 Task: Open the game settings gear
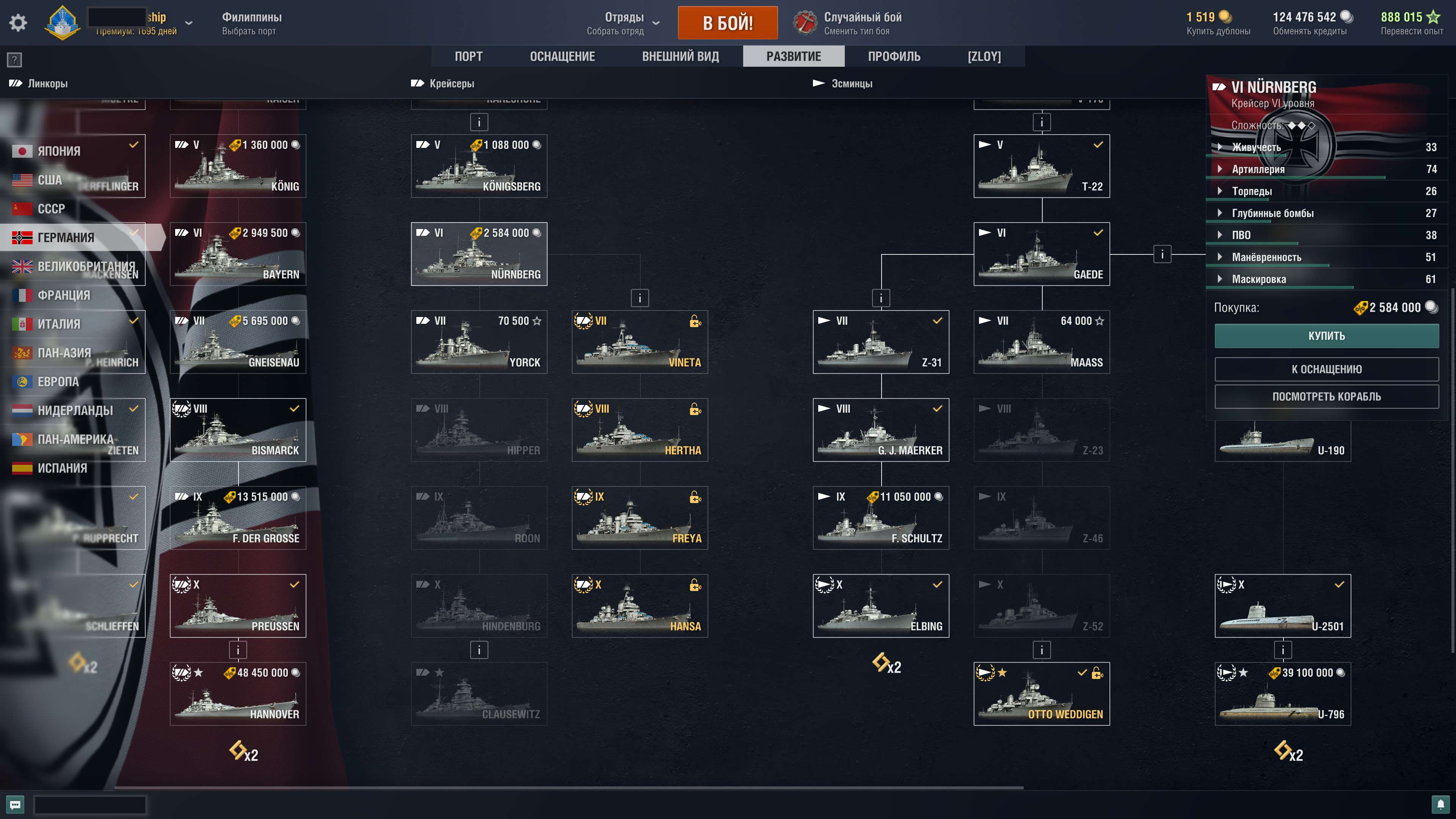click(x=18, y=22)
